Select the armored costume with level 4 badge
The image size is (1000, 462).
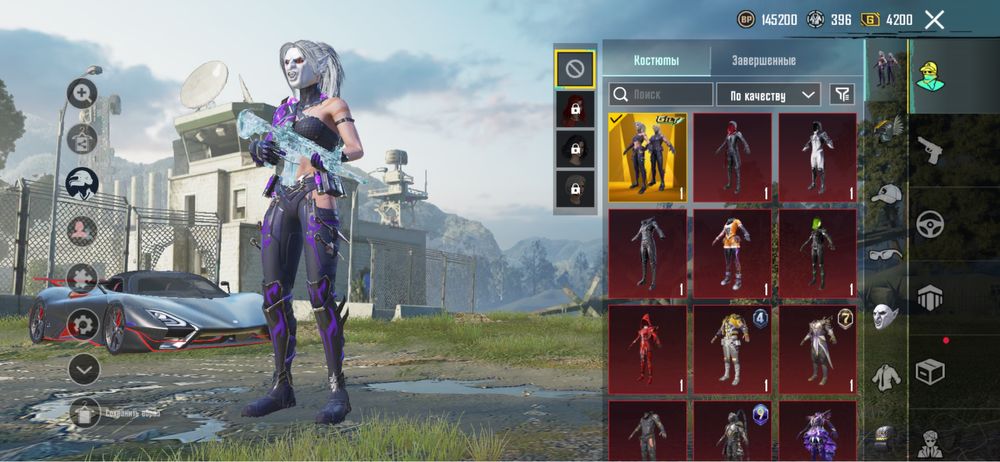pyautogui.click(x=732, y=349)
